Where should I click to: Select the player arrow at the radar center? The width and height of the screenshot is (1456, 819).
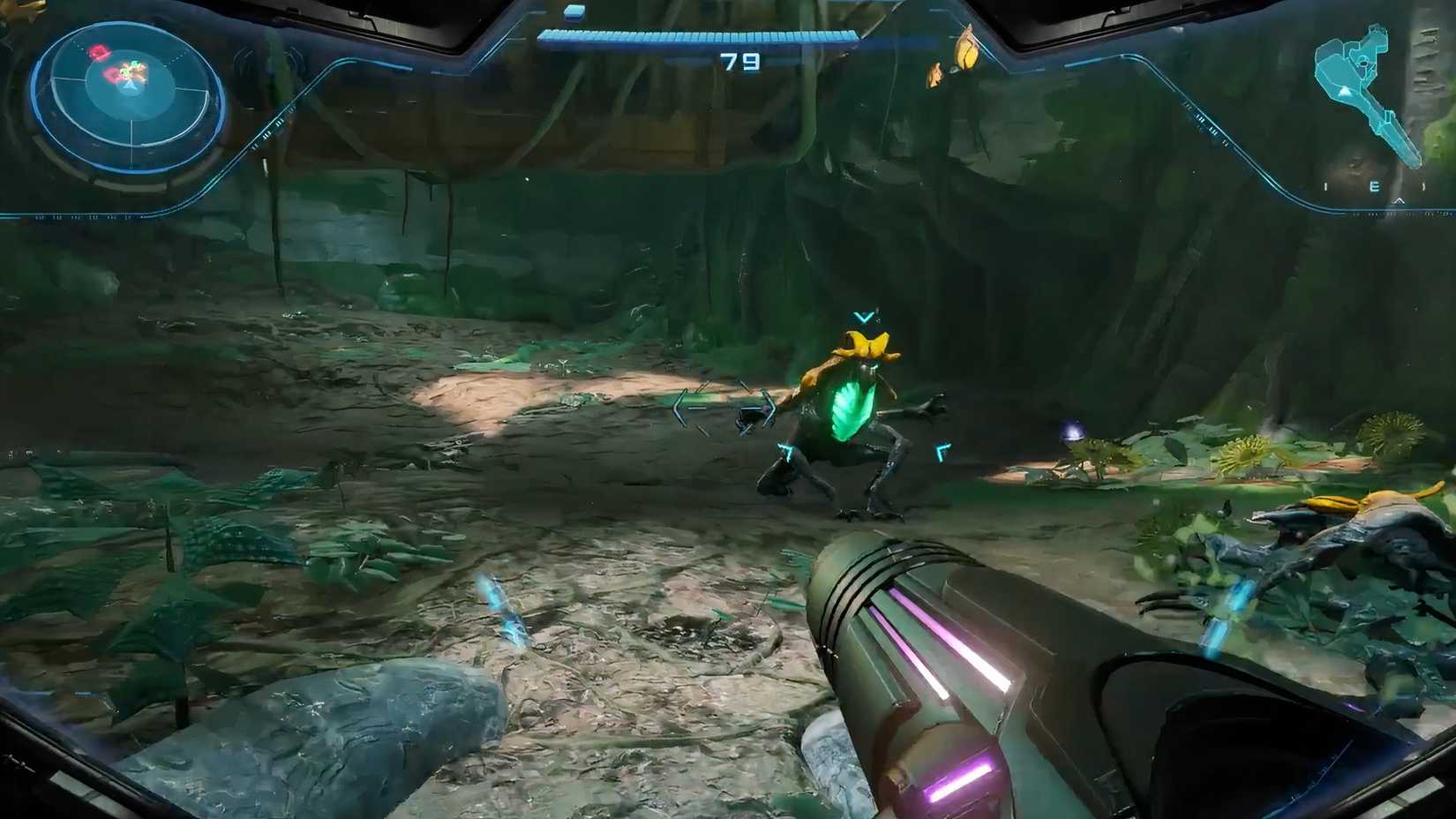click(131, 86)
